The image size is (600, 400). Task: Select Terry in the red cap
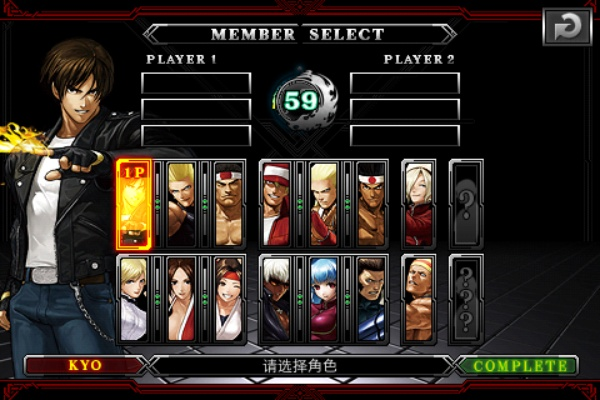pos(277,204)
